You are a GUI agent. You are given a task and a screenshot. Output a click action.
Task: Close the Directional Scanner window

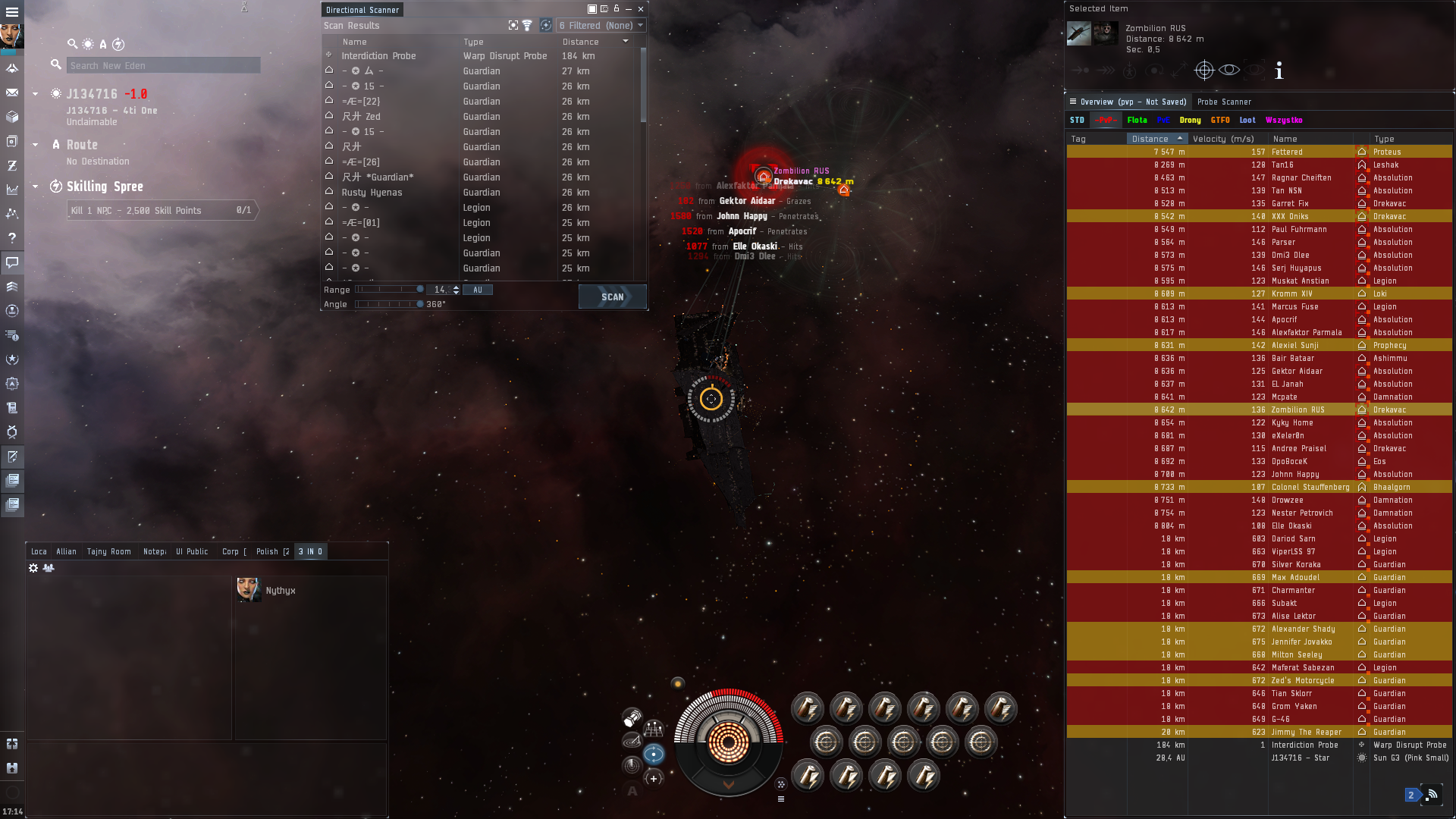[641, 9]
